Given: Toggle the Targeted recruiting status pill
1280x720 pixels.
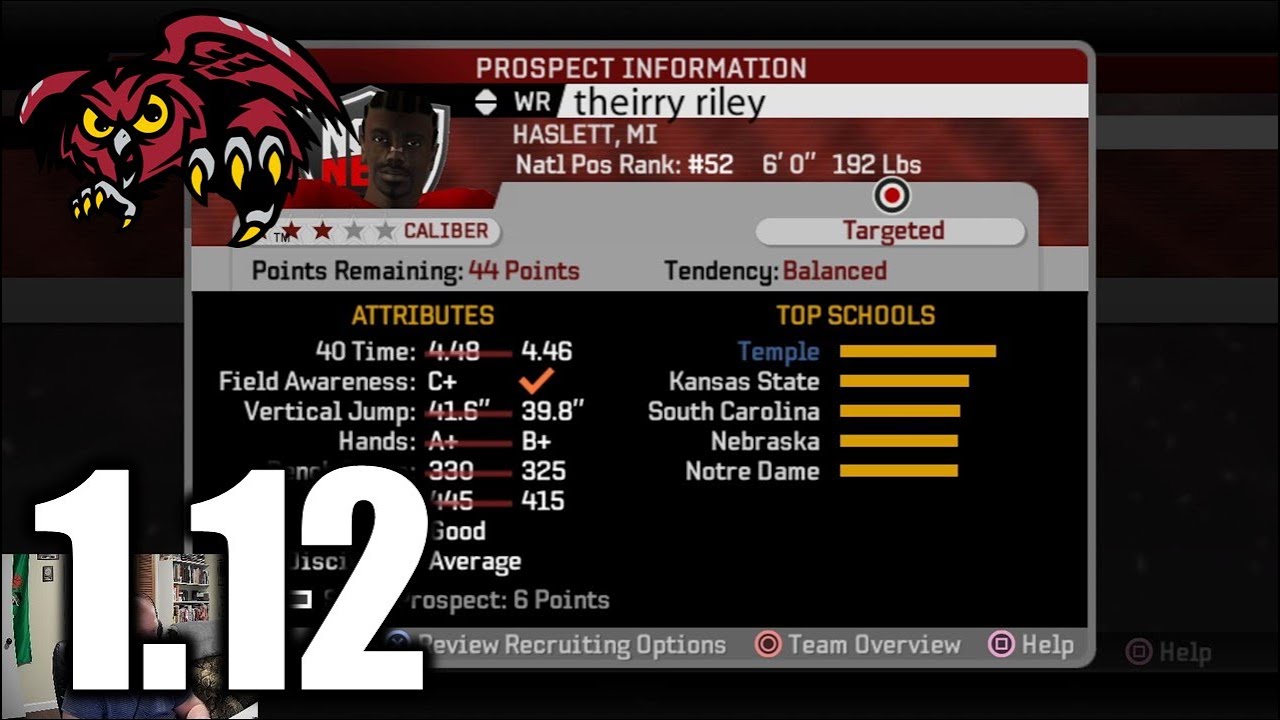Looking at the screenshot, I should [x=890, y=230].
